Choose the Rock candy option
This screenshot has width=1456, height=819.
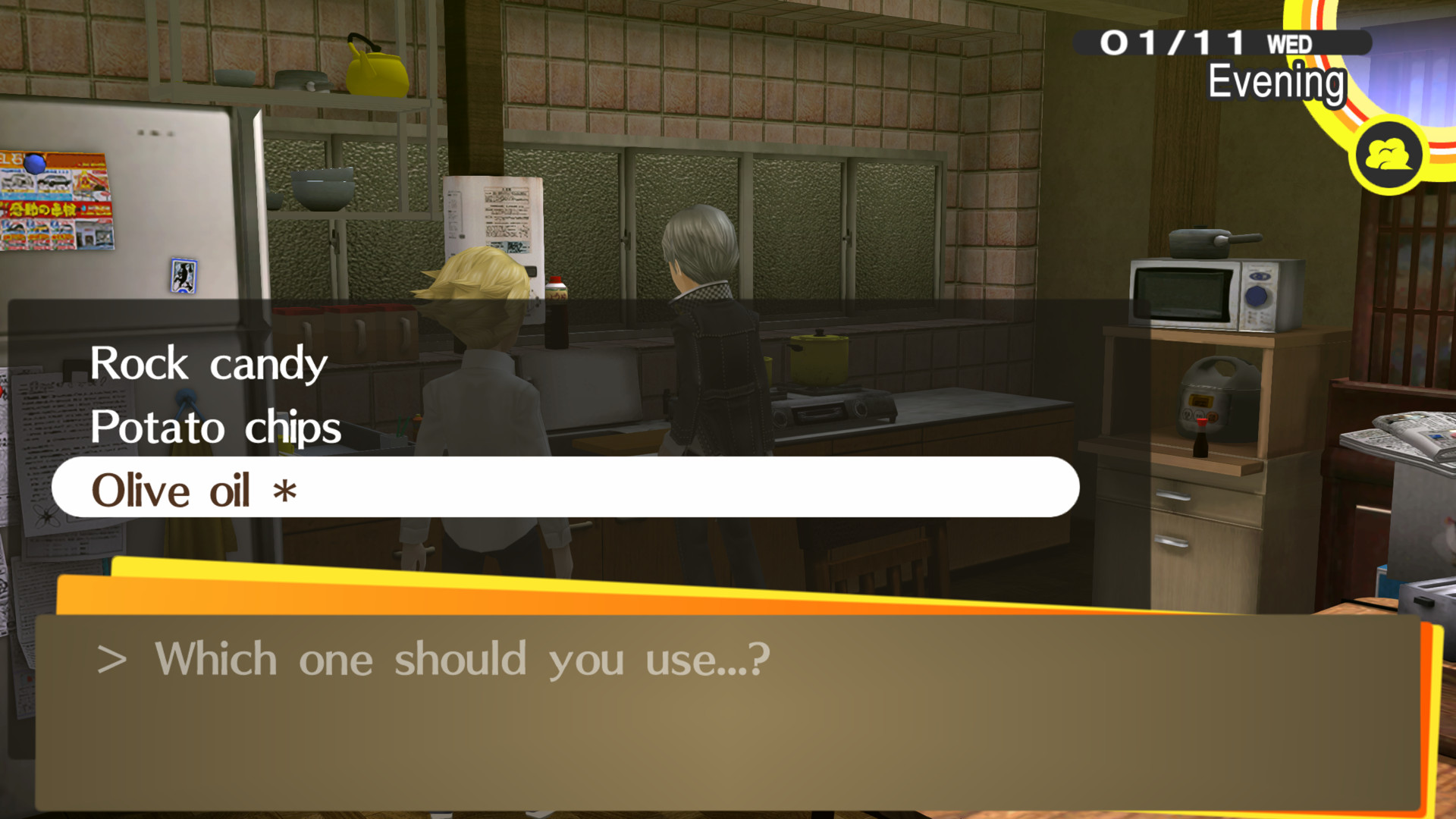point(209,363)
